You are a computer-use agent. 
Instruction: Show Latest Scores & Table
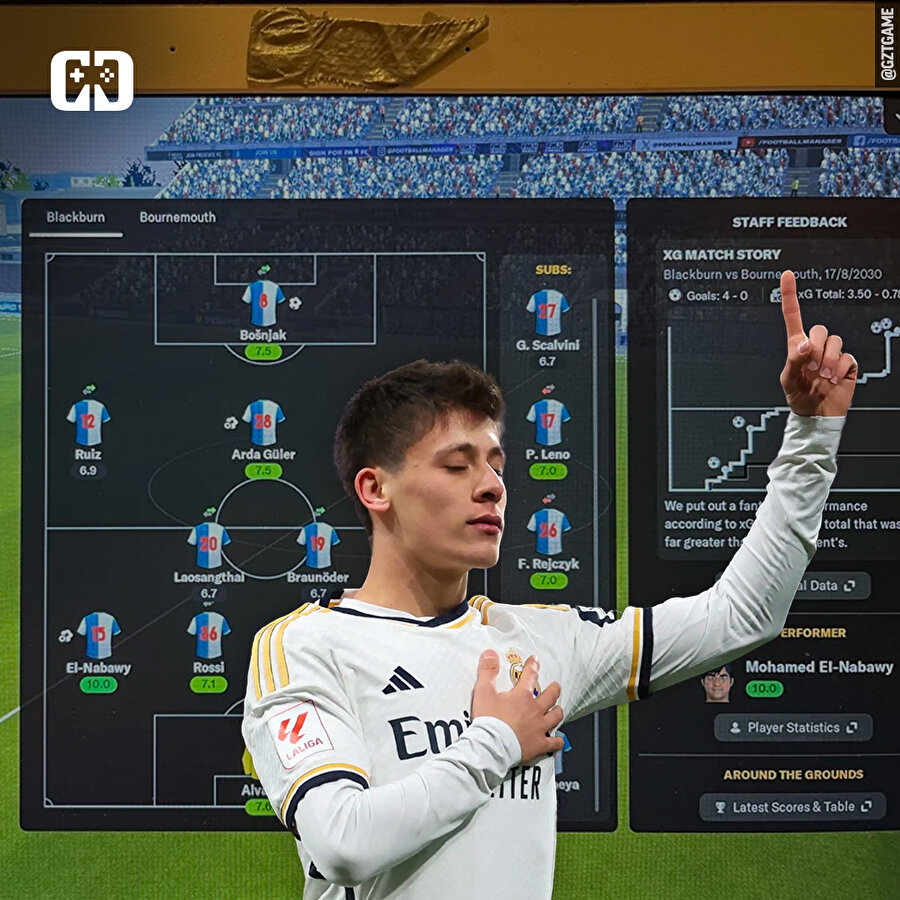click(792, 806)
